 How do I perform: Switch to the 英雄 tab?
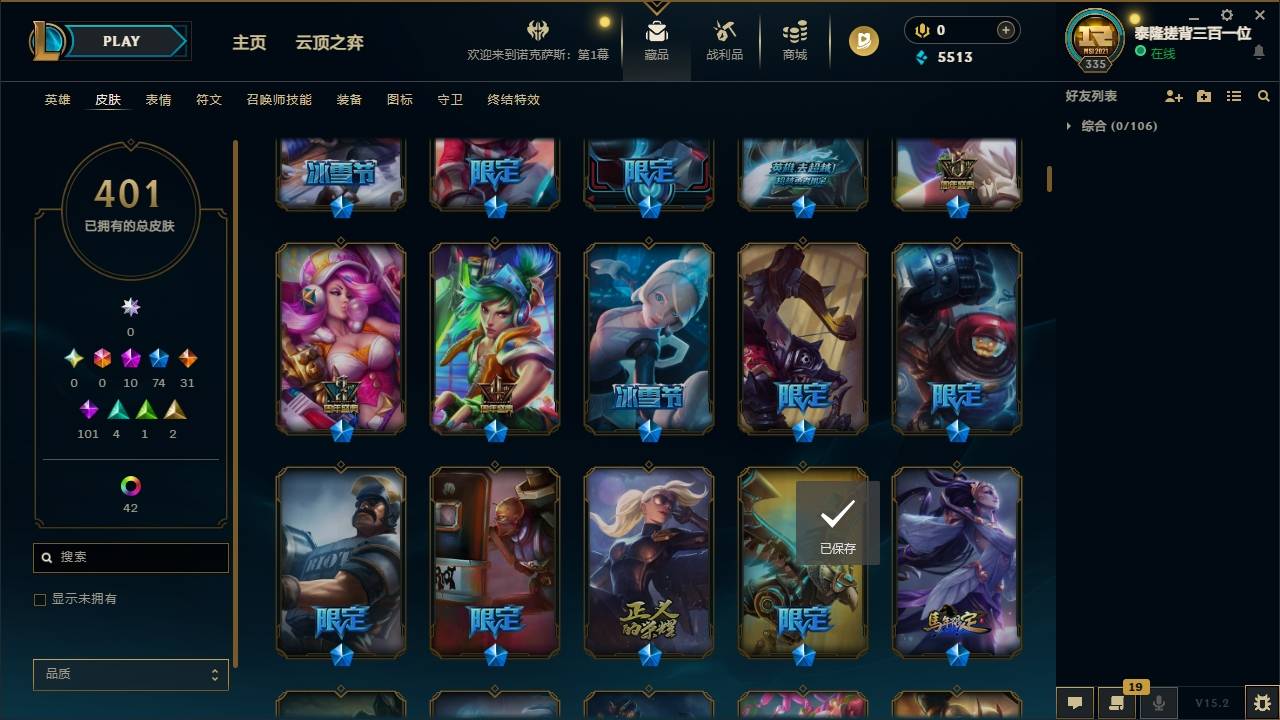57,100
